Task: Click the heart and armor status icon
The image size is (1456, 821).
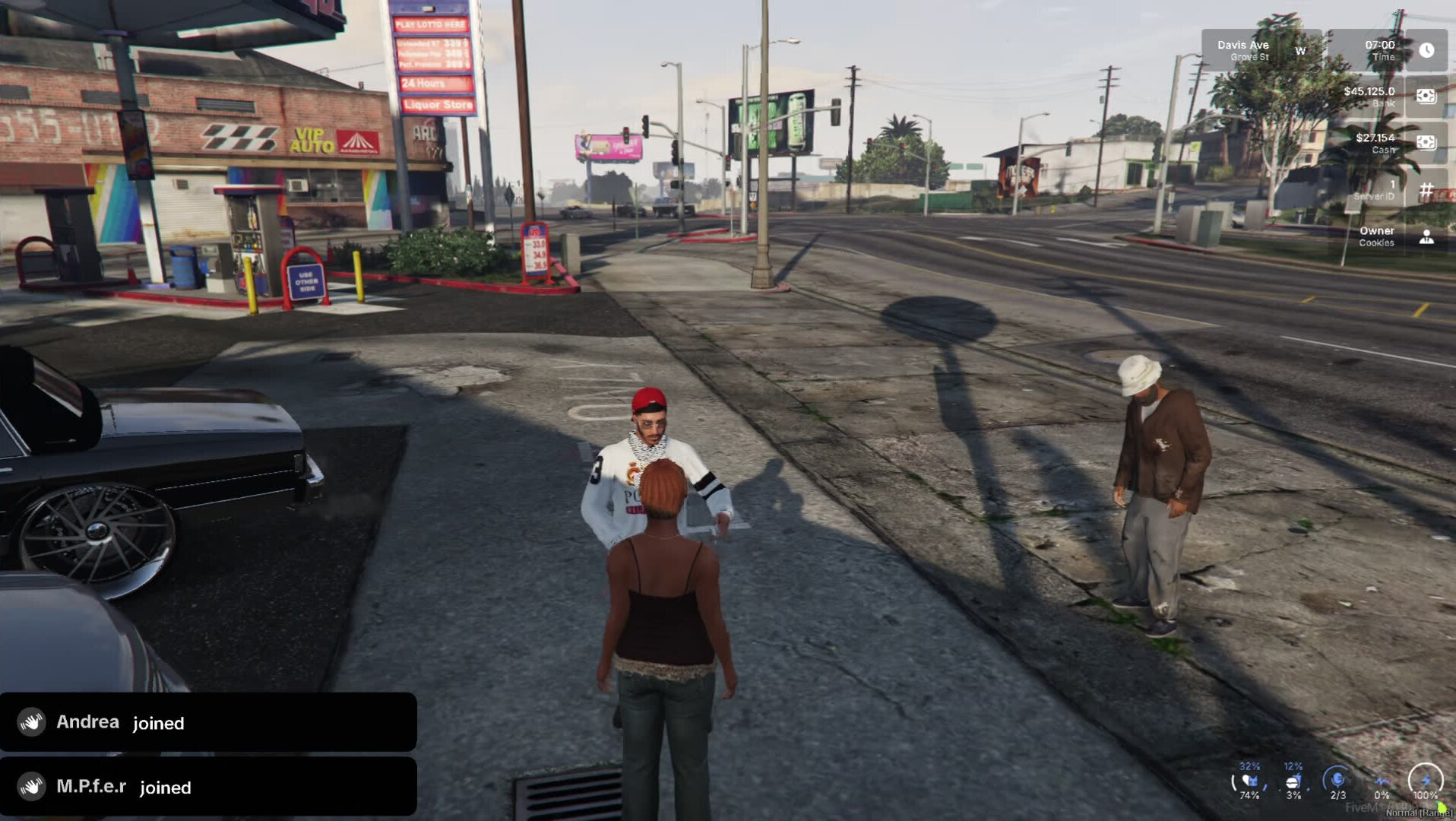Action: coord(1249,781)
